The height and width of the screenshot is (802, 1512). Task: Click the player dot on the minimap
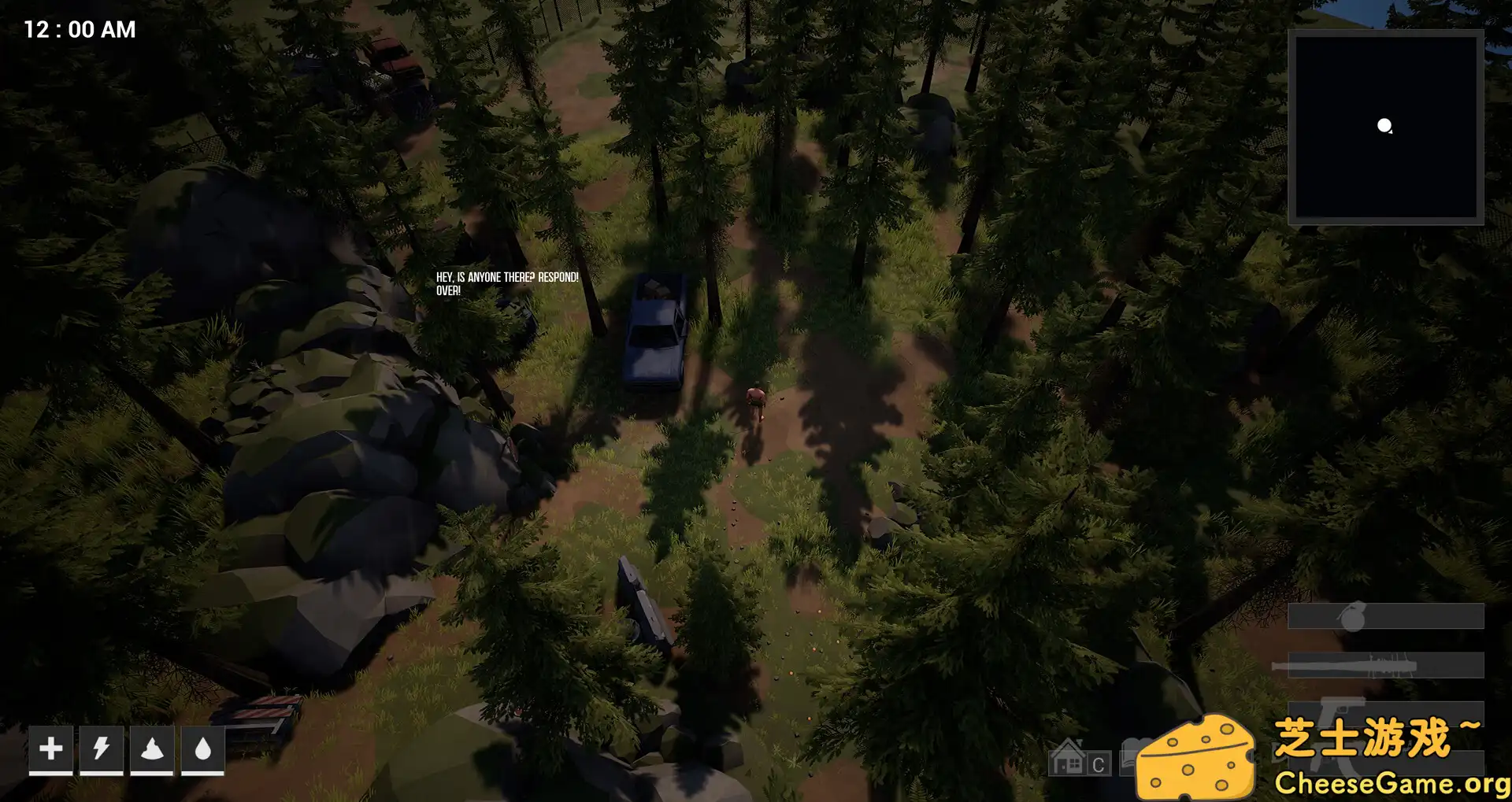coord(1384,124)
